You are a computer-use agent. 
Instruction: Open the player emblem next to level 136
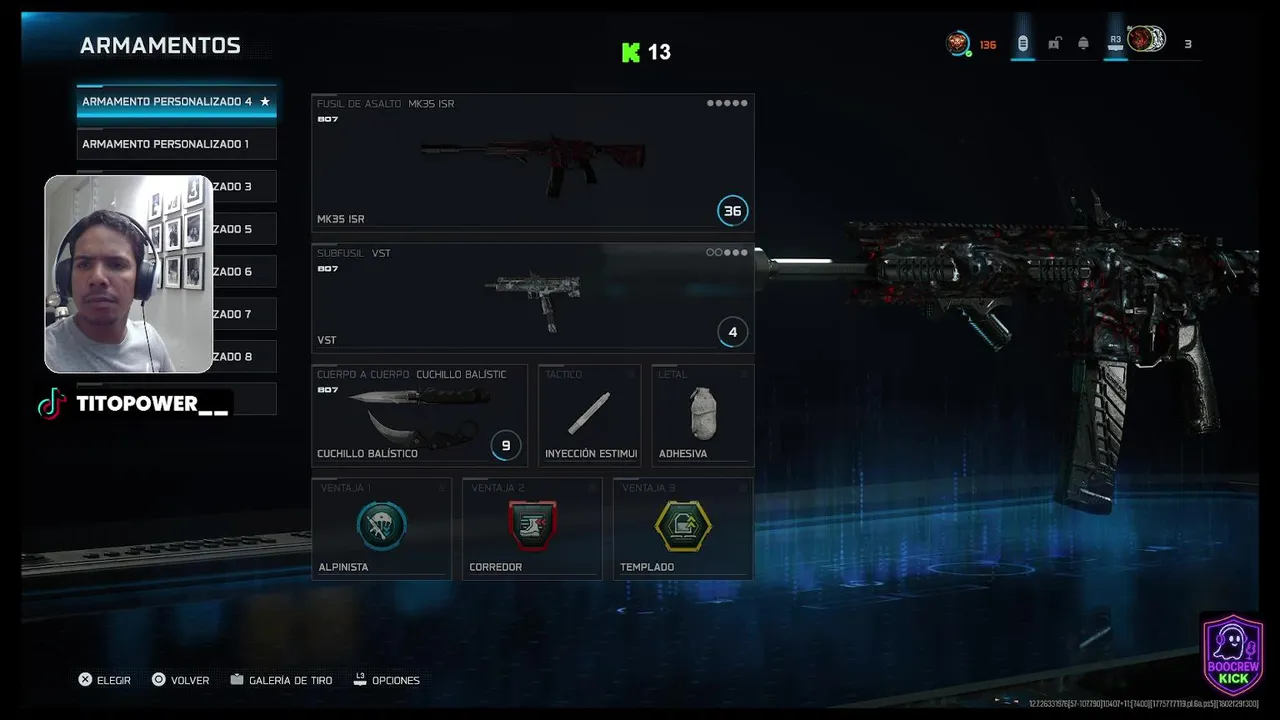958,43
